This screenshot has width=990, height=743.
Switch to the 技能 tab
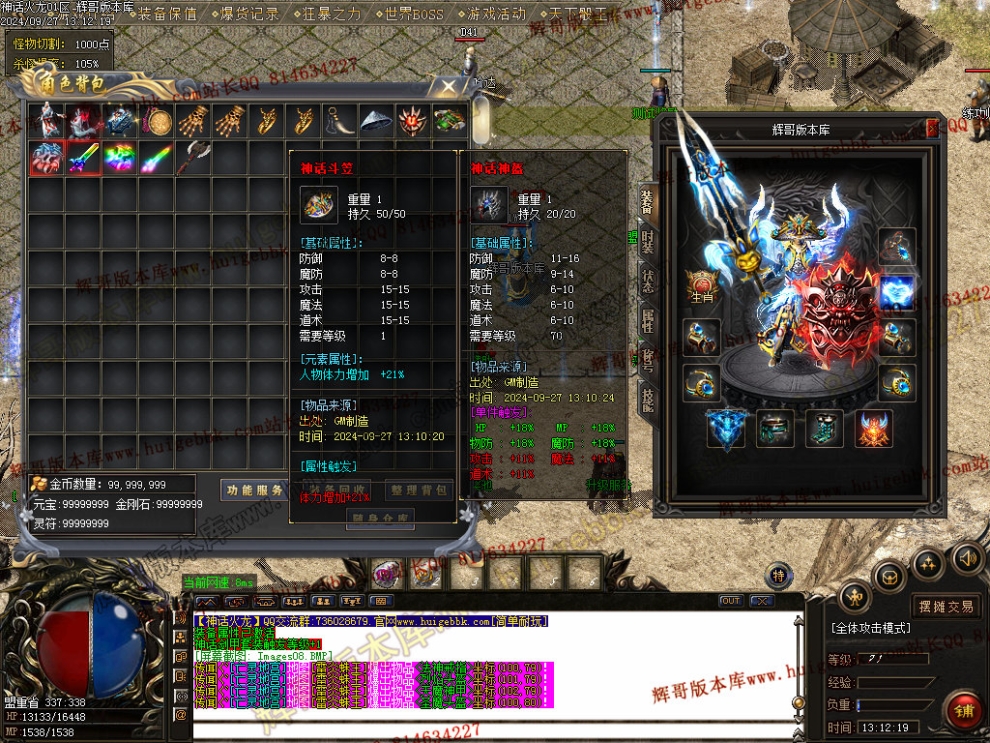pyautogui.click(x=648, y=400)
